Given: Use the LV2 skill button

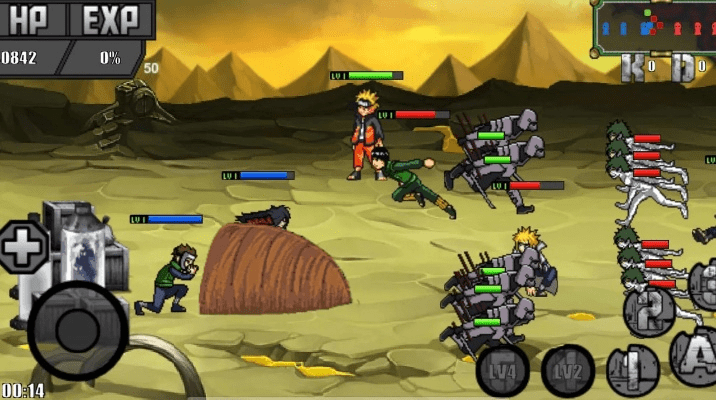Looking at the screenshot, I should pos(567,371).
